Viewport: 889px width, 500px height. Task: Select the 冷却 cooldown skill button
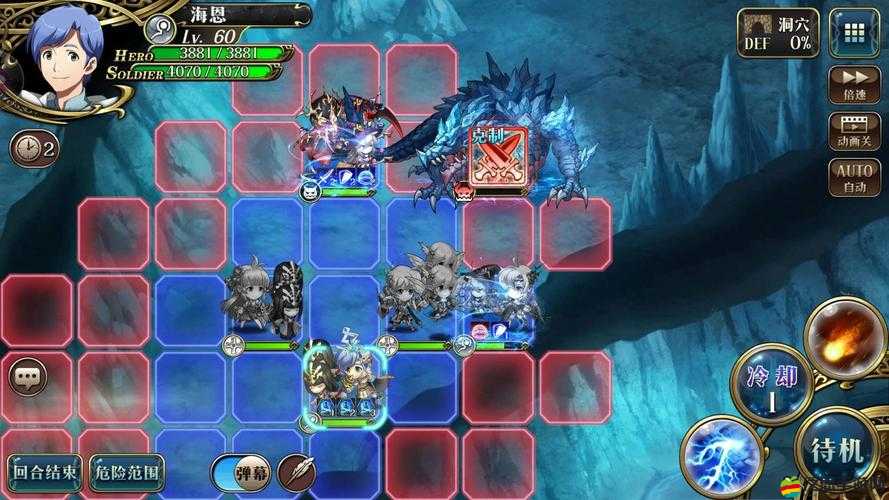point(768,385)
